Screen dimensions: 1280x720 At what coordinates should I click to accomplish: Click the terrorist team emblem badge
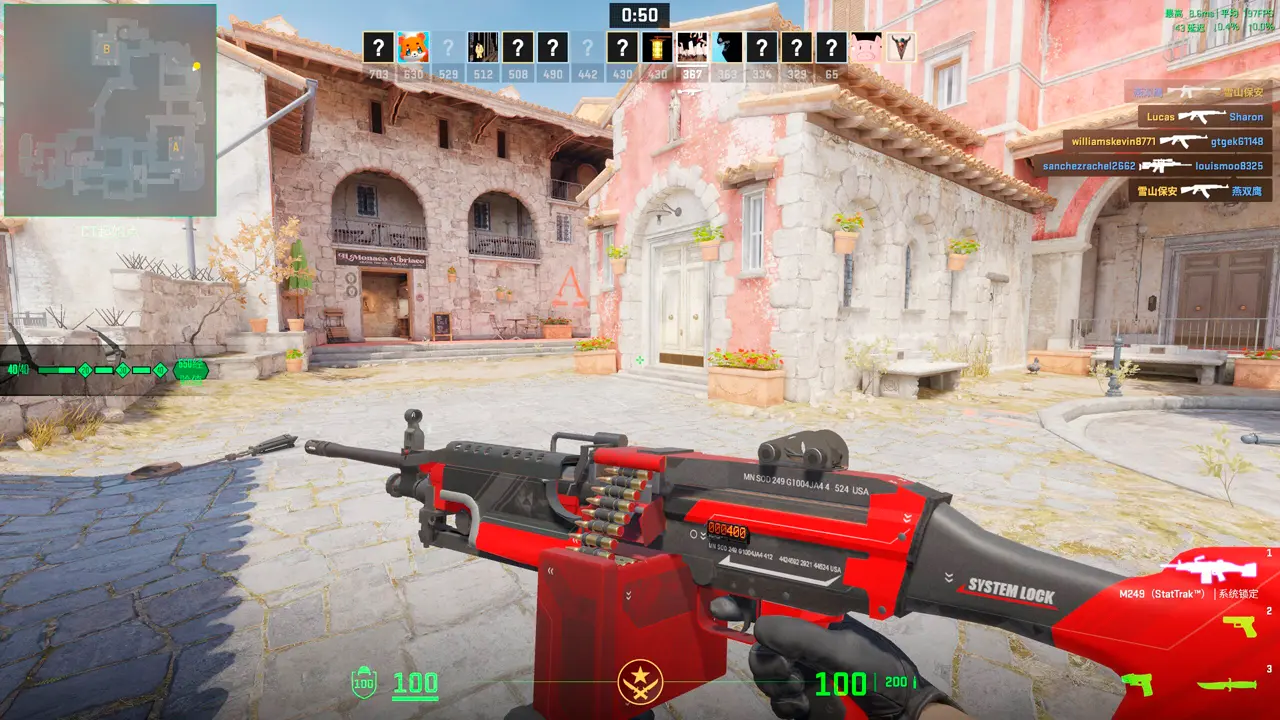[640, 682]
